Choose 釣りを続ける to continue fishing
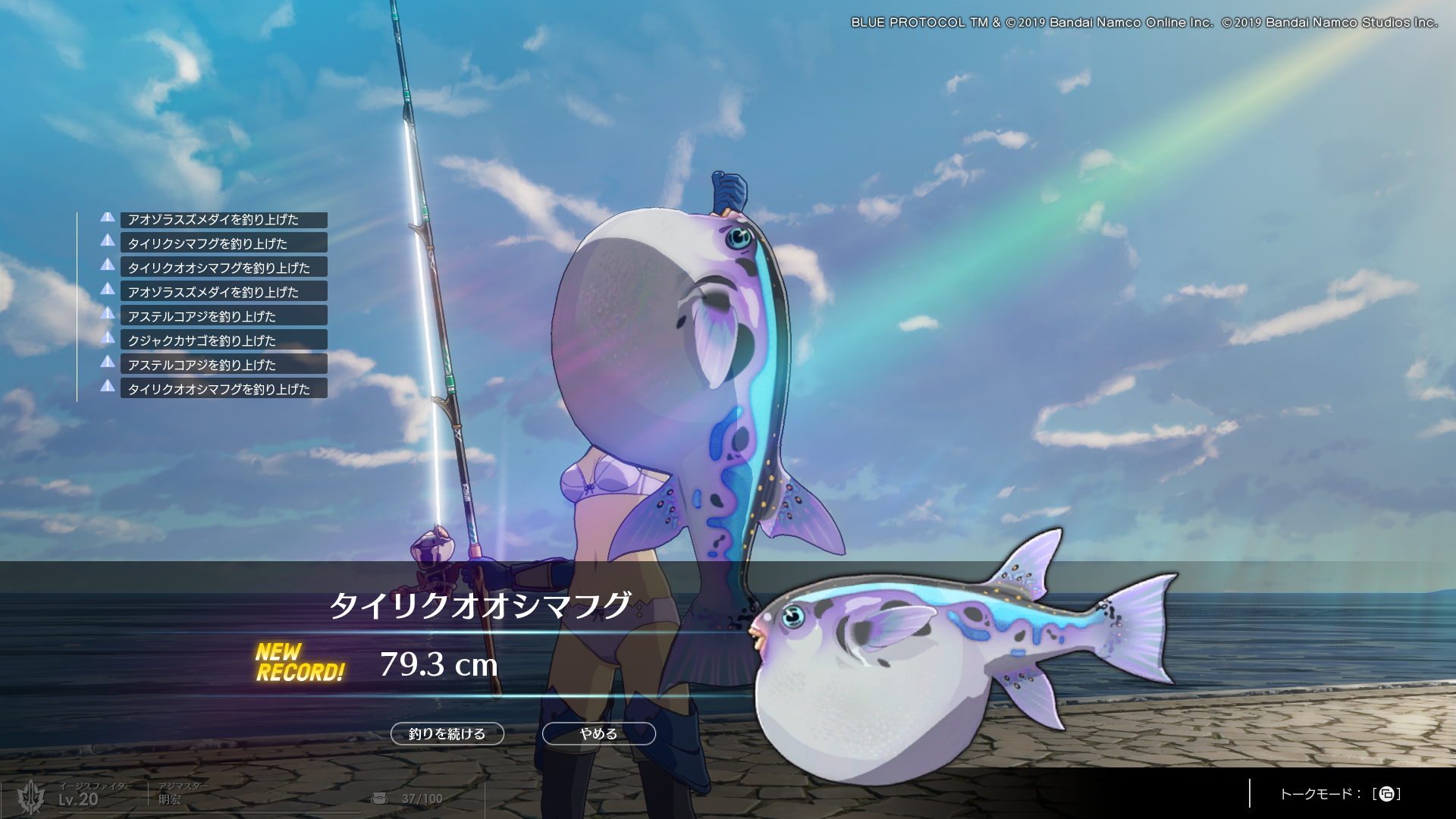This screenshot has width=1456, height=819. 447,733
